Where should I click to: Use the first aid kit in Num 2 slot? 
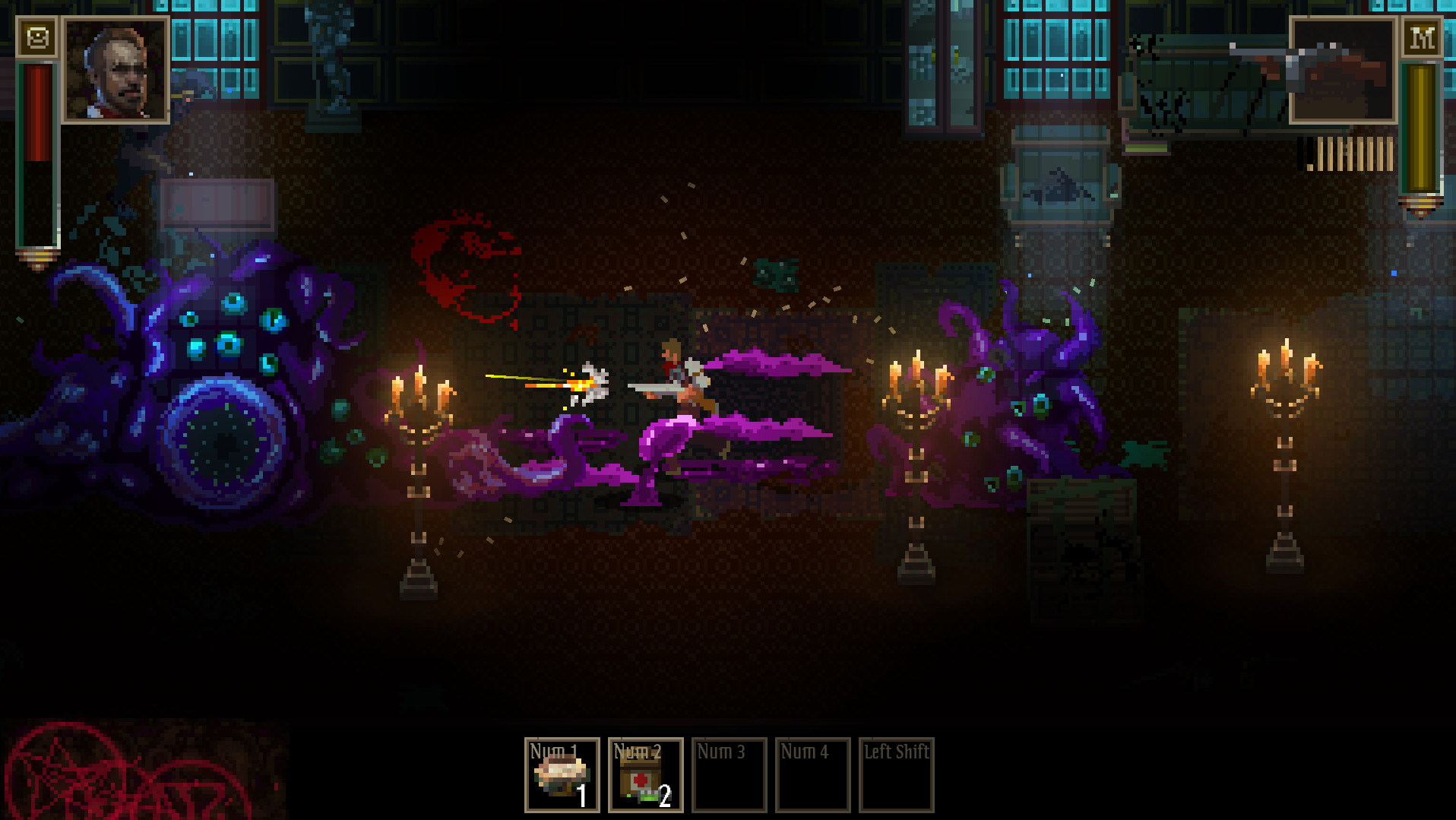tap(645, 776)
